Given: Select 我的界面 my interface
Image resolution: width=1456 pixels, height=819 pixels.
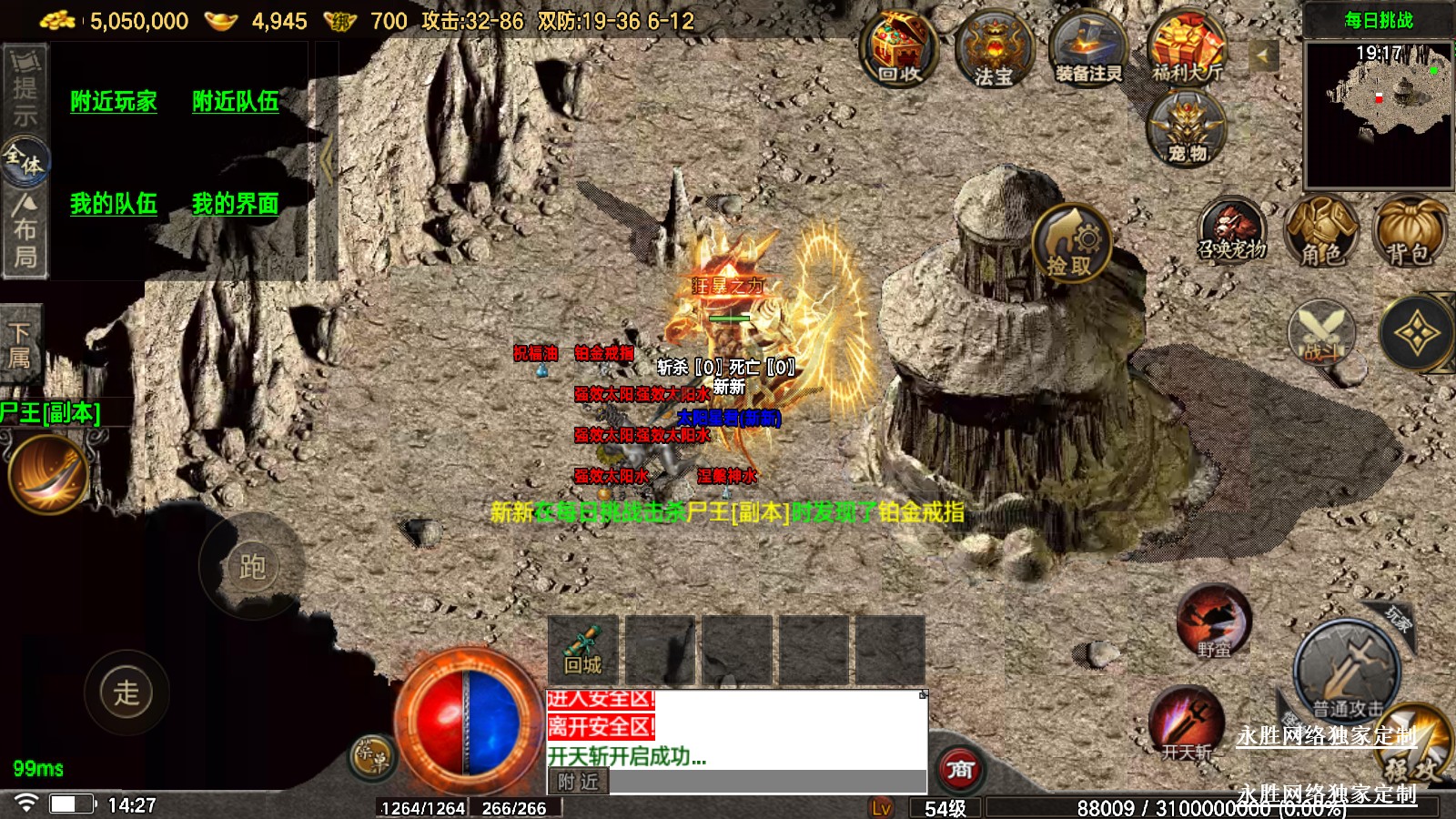Looking at the screenshot, I should click(x=235, y=203).
